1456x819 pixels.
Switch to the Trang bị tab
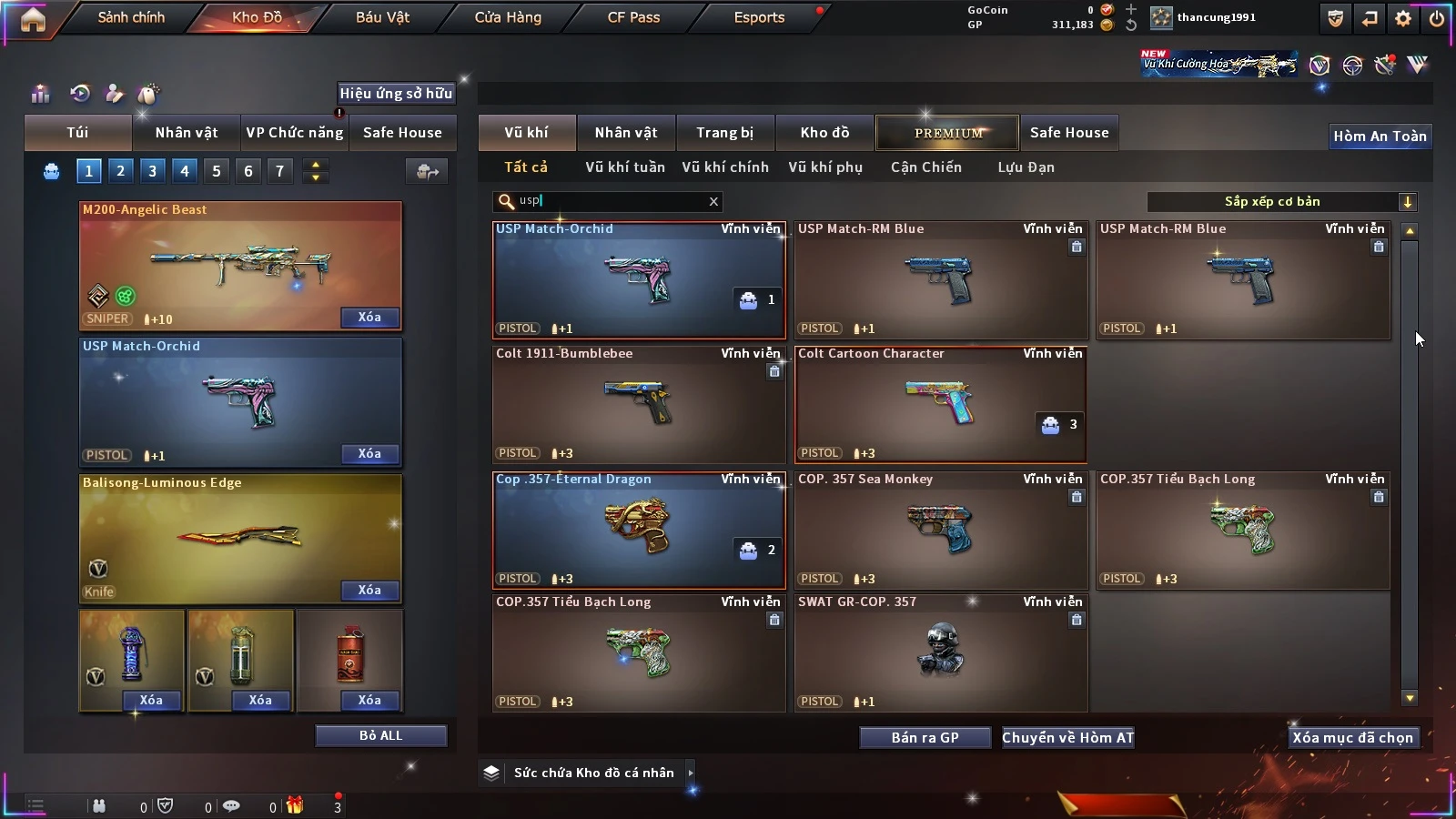click(x=724, y=133)
